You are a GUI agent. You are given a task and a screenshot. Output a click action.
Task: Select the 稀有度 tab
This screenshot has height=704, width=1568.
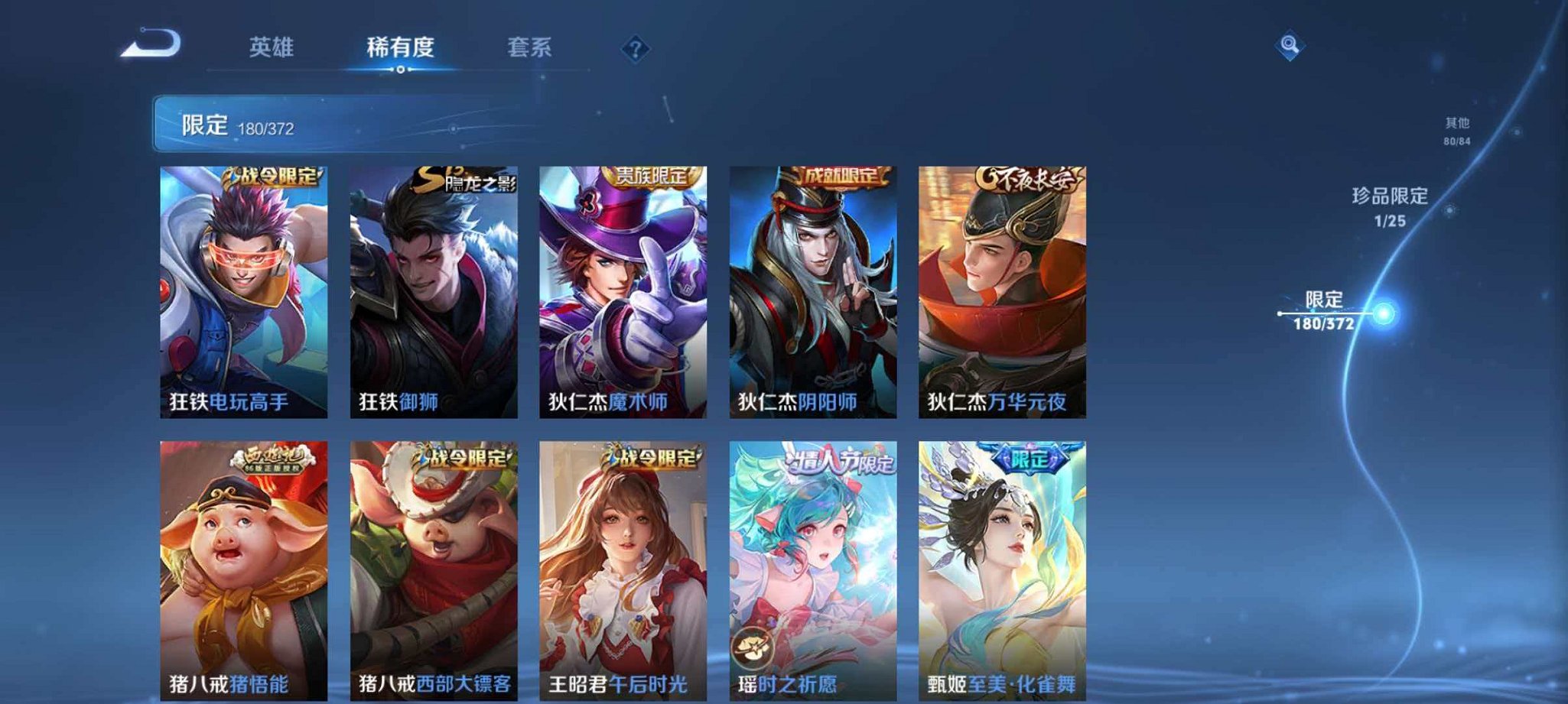click(399, 49)
